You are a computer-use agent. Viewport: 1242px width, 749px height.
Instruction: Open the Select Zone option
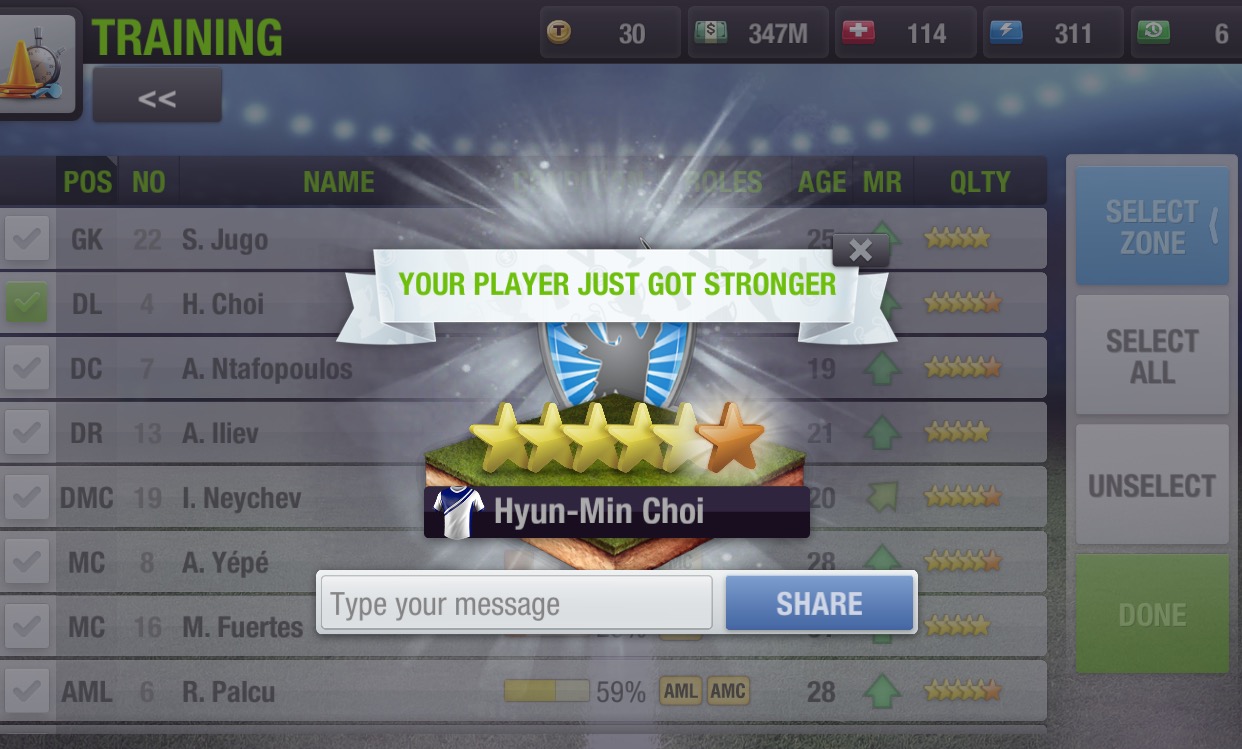(x=1151, y=226)
